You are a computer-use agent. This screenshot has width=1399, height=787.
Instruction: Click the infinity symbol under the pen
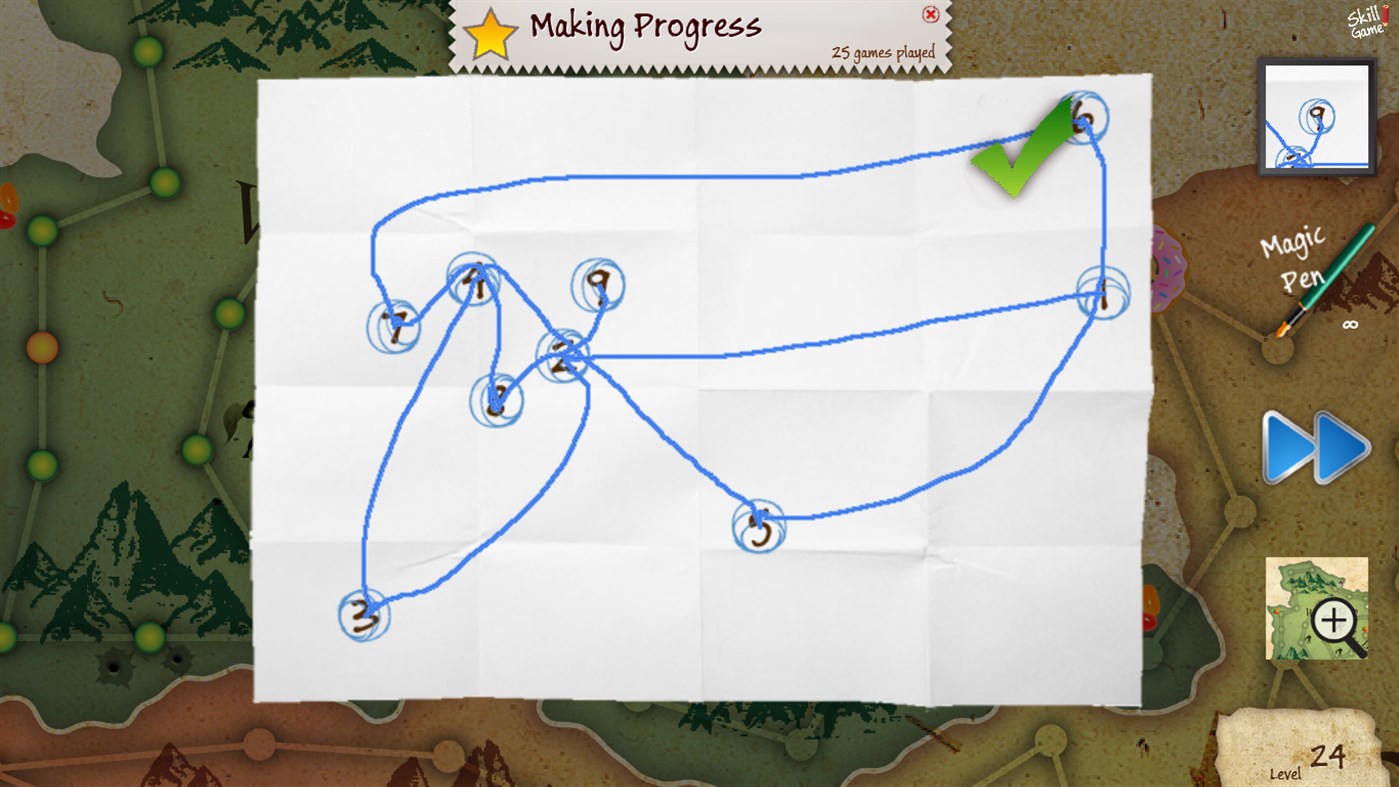pos(1351,324)
